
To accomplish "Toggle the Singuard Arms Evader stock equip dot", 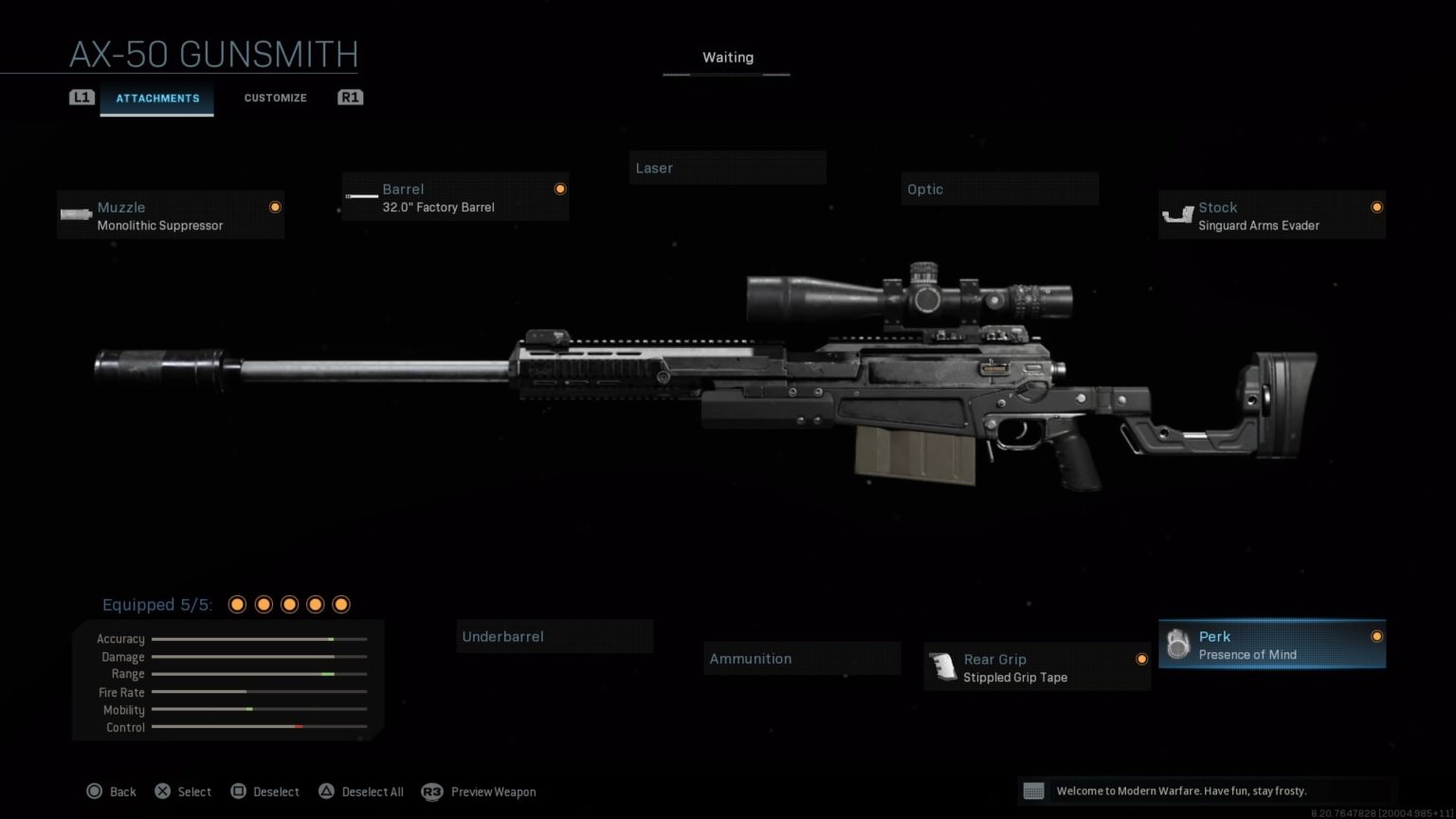I will [x=1377, y=207].
